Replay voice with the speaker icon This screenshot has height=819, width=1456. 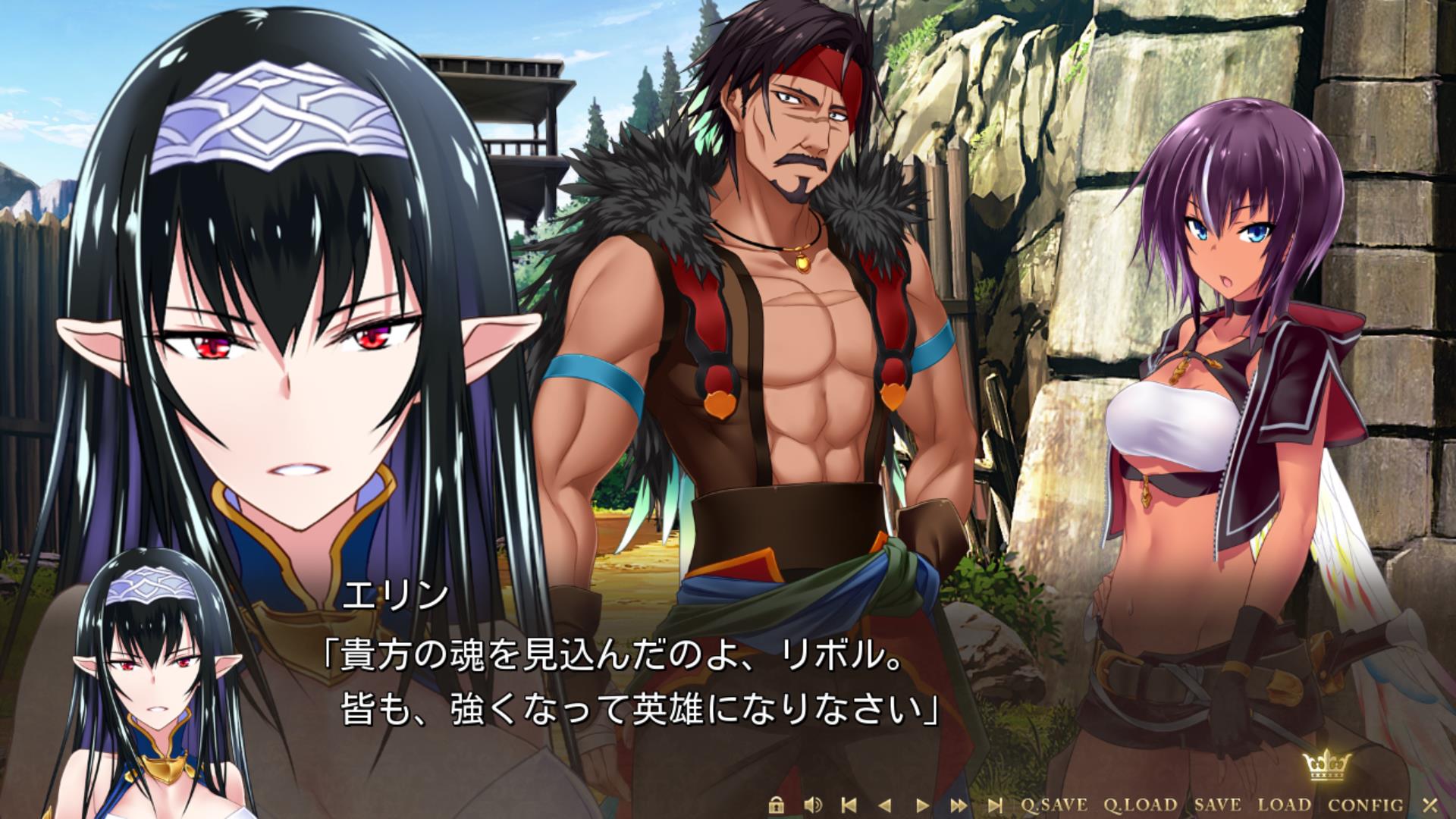(x=813, y=805)
